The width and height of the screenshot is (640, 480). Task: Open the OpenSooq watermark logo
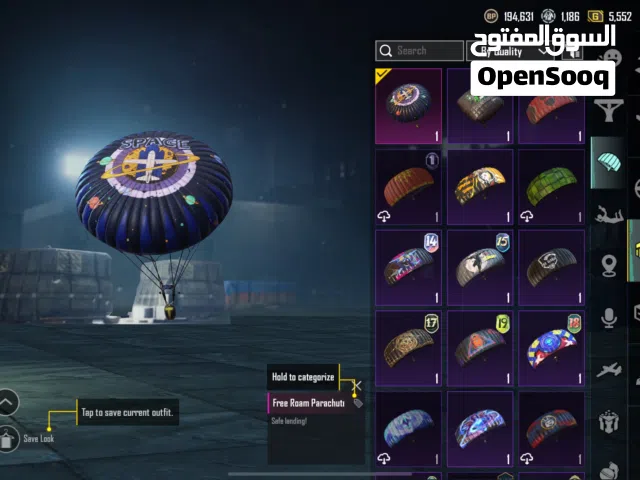click(541, 77)
